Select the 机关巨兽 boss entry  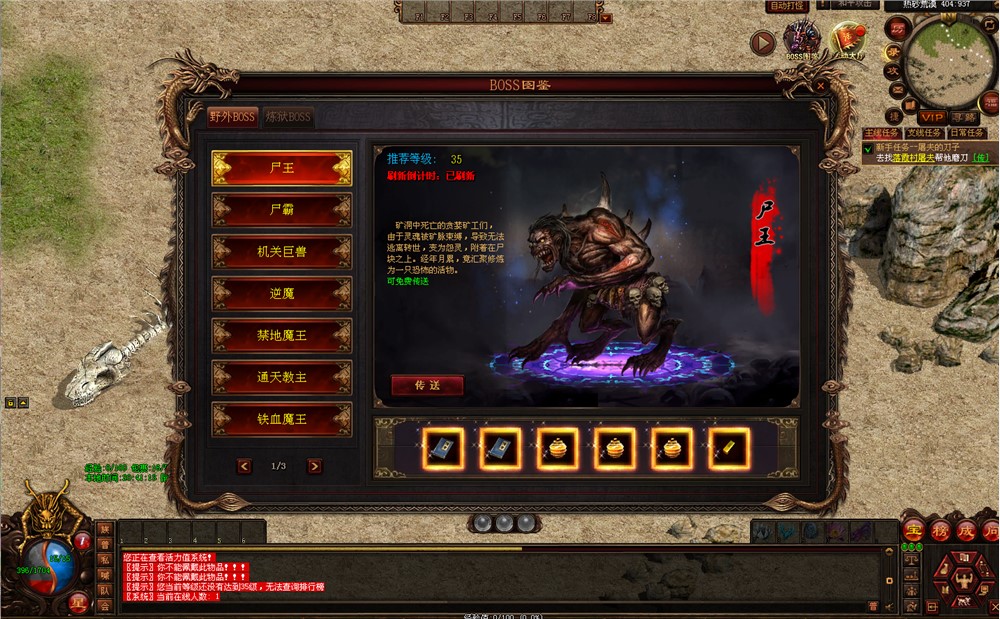pyautogui.click(x=282, y=252)
